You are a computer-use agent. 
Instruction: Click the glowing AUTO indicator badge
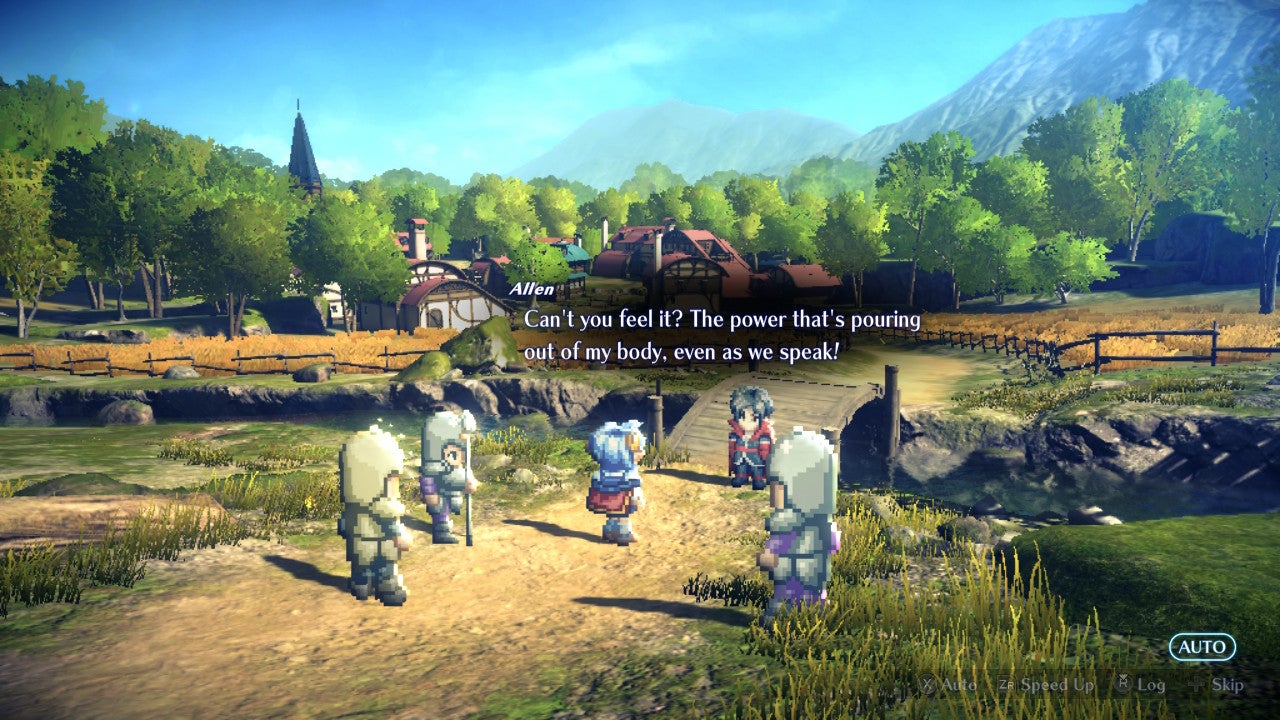(1203, 647)
